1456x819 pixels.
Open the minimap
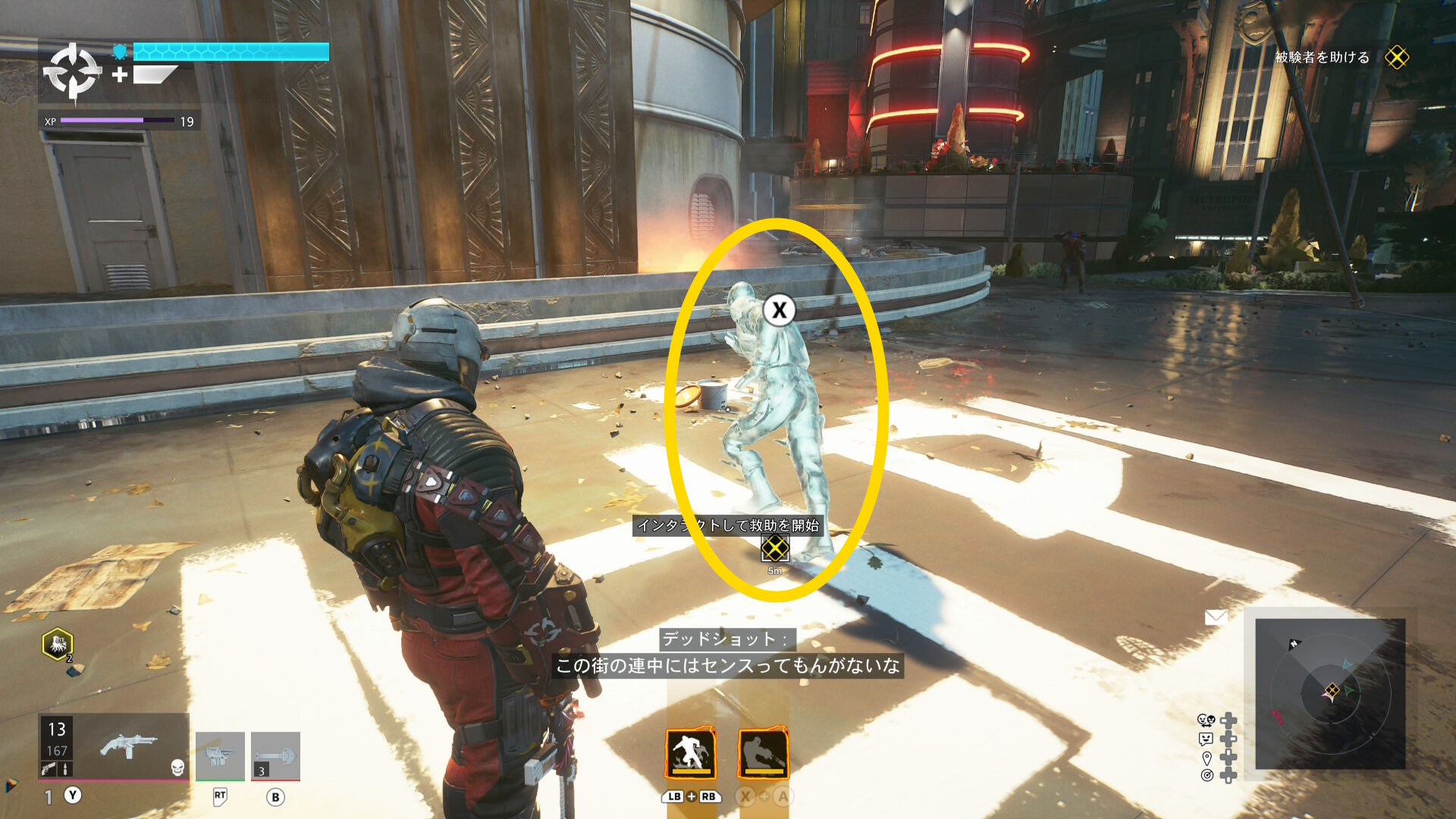[1330, 693]
